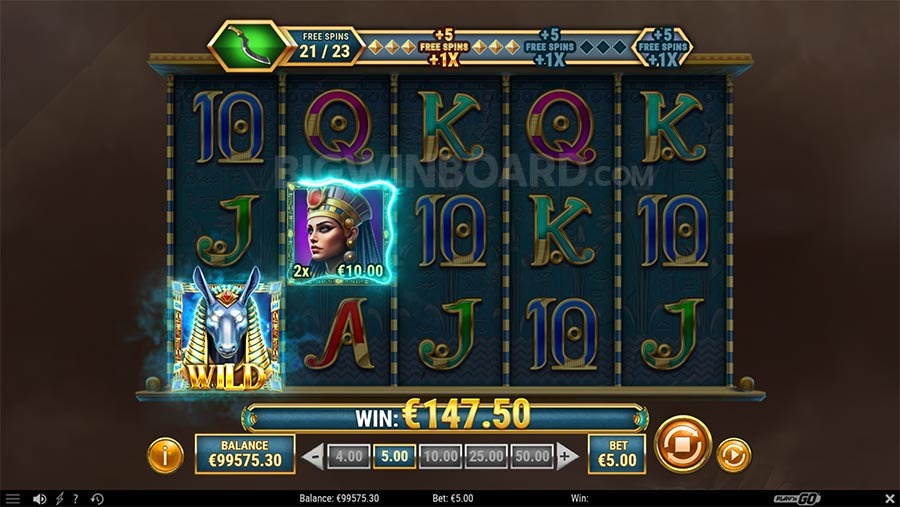Select the 50.00 bet value
This screenshot has width=900, height=507.
(533, 457)
